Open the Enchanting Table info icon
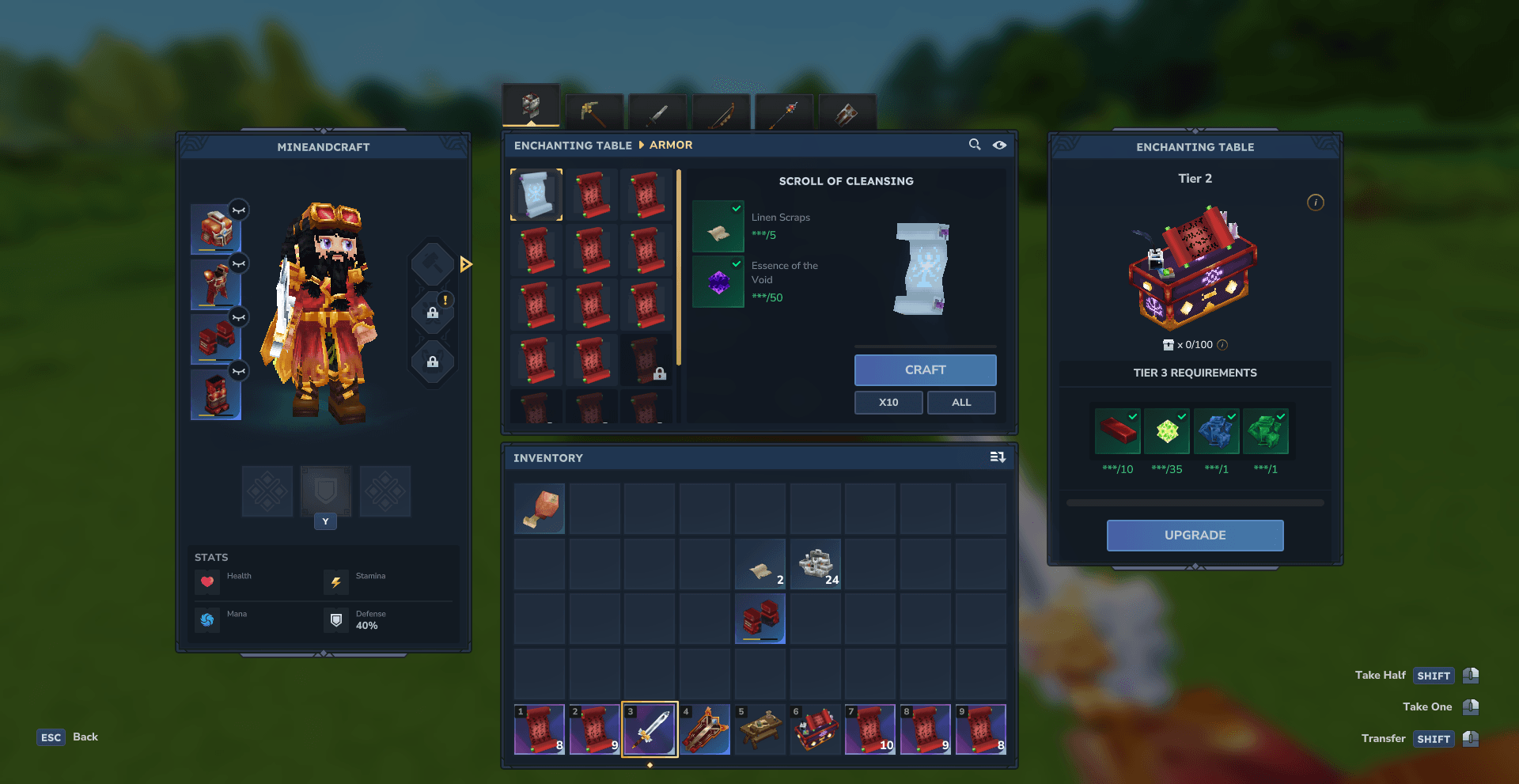The width and height of the screenshot is (1519, 784). pos(1316,203)
